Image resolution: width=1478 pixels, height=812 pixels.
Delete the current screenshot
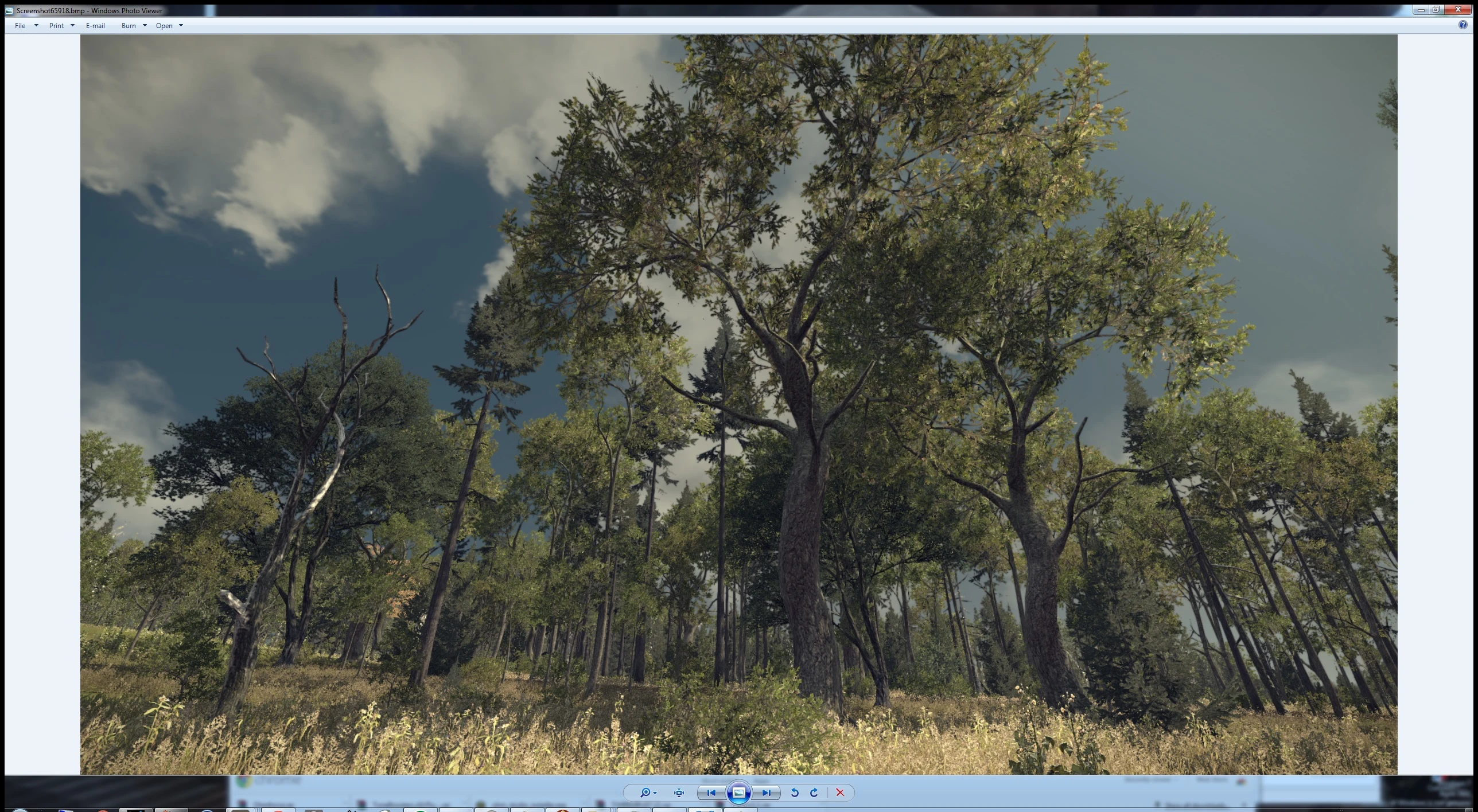(840, 793)
